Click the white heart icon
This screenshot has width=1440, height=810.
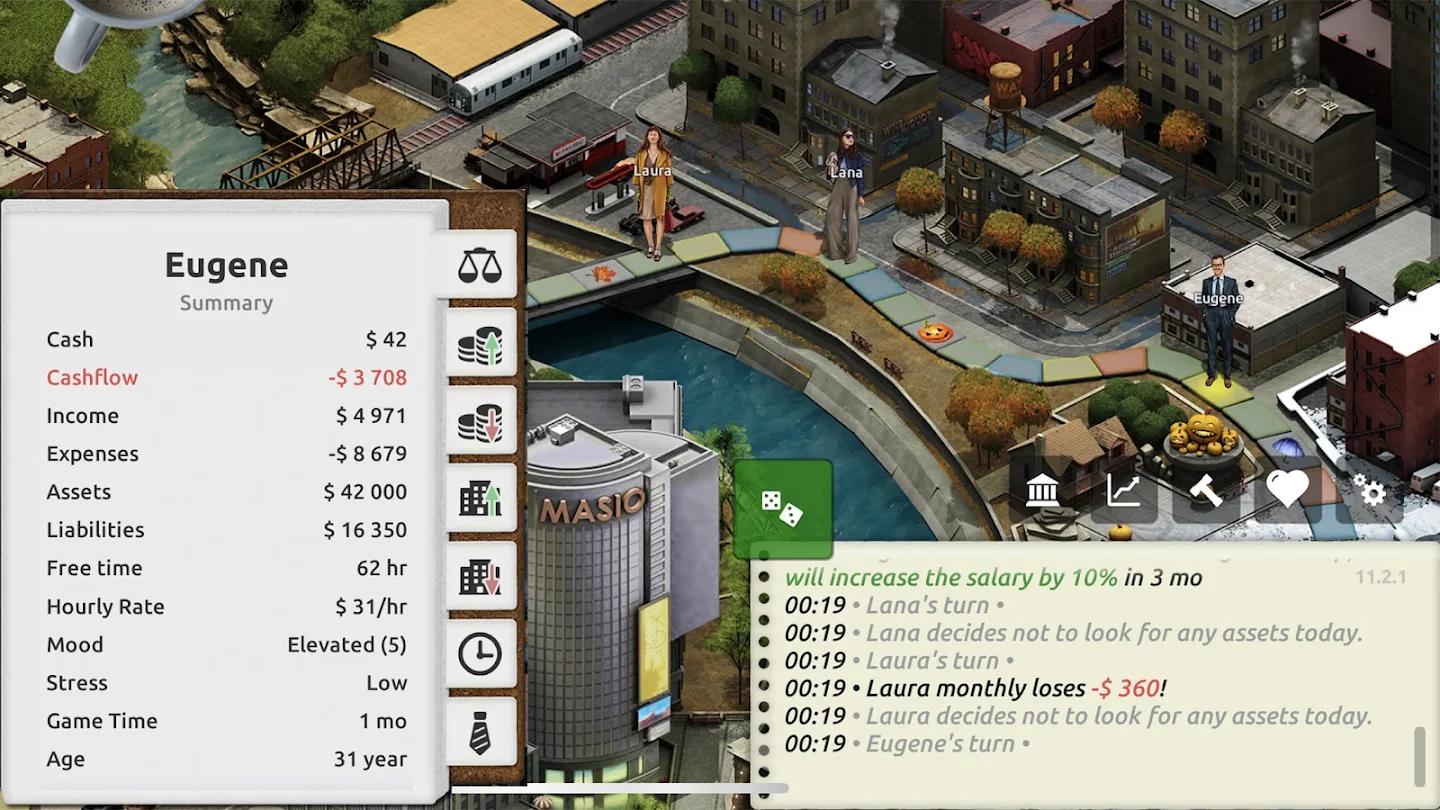pyautogui.click(x=1287, y=489)
